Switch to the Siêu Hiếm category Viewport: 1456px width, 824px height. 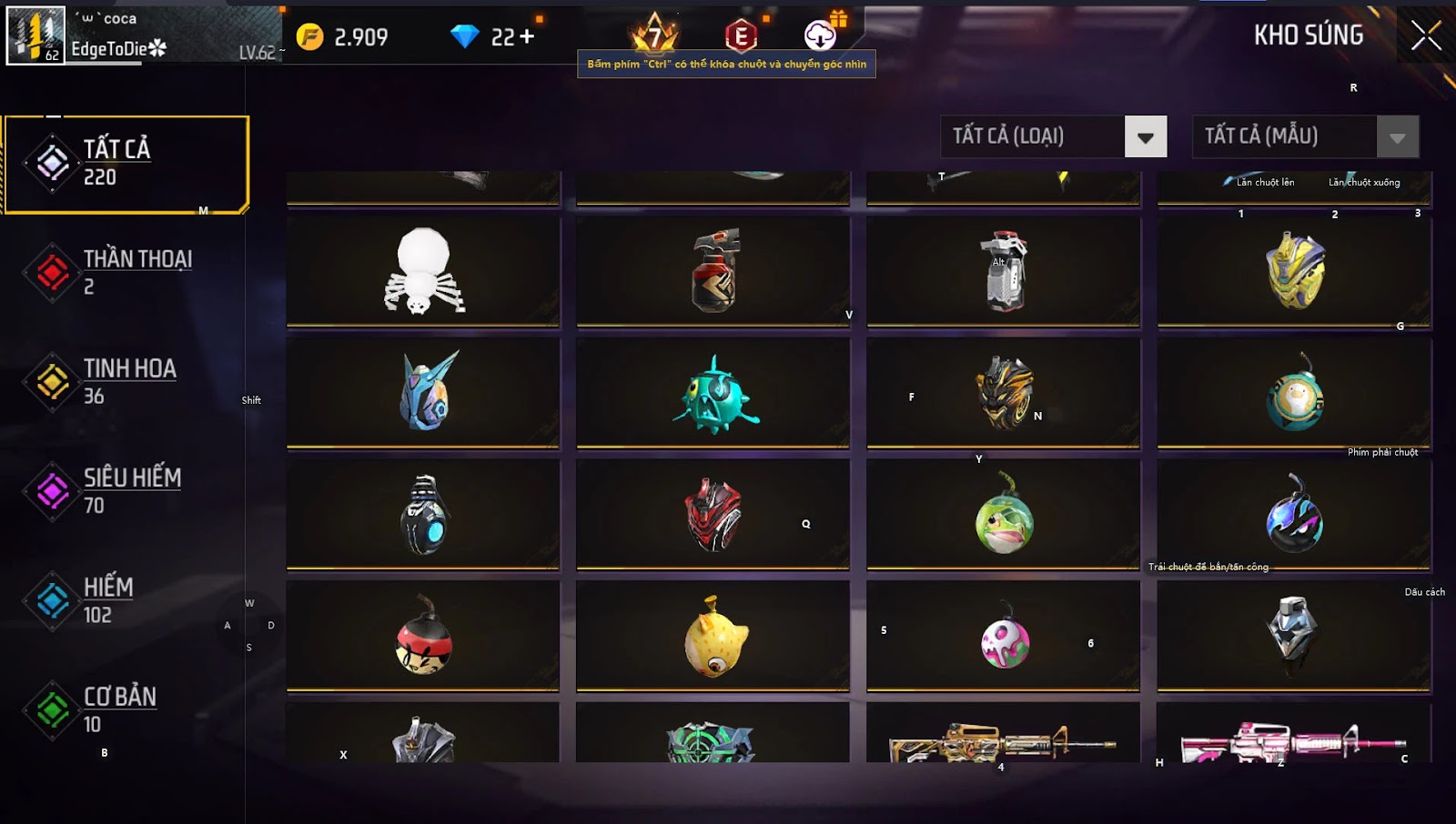coord(126,491)
